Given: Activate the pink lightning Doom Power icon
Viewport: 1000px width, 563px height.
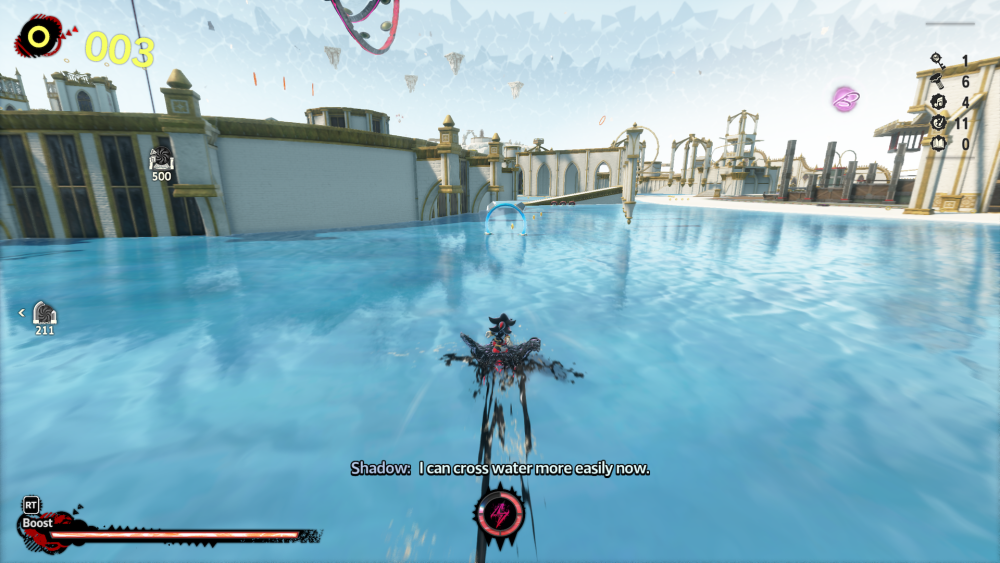Looking at the screenshot, I should [500, 515].
